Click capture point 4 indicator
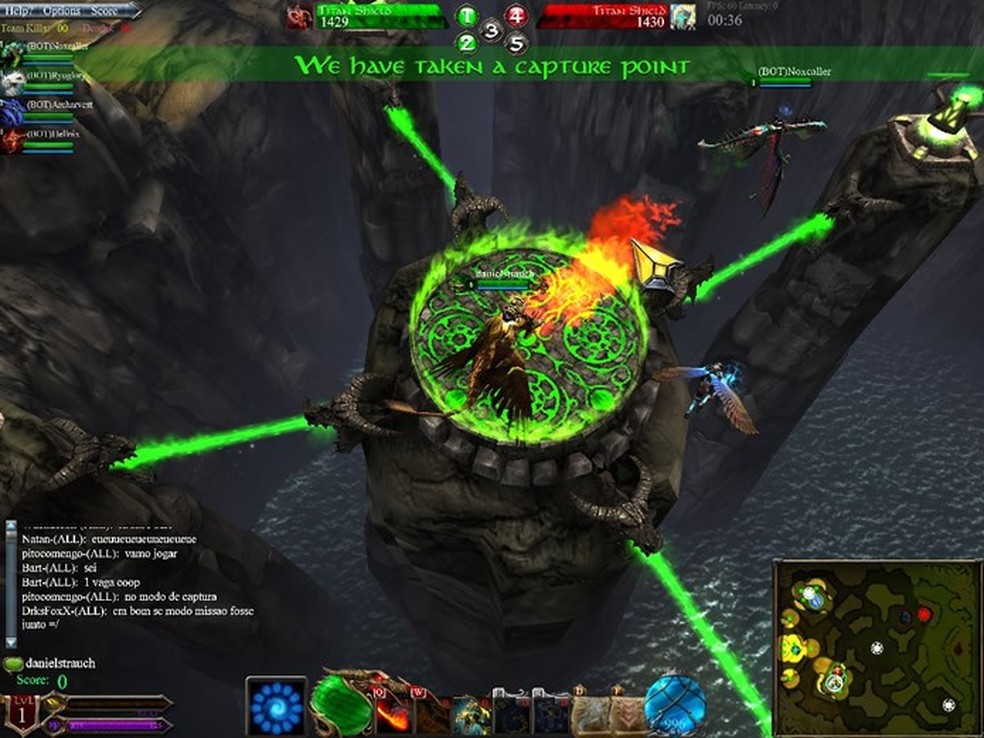 click(515, 15)
